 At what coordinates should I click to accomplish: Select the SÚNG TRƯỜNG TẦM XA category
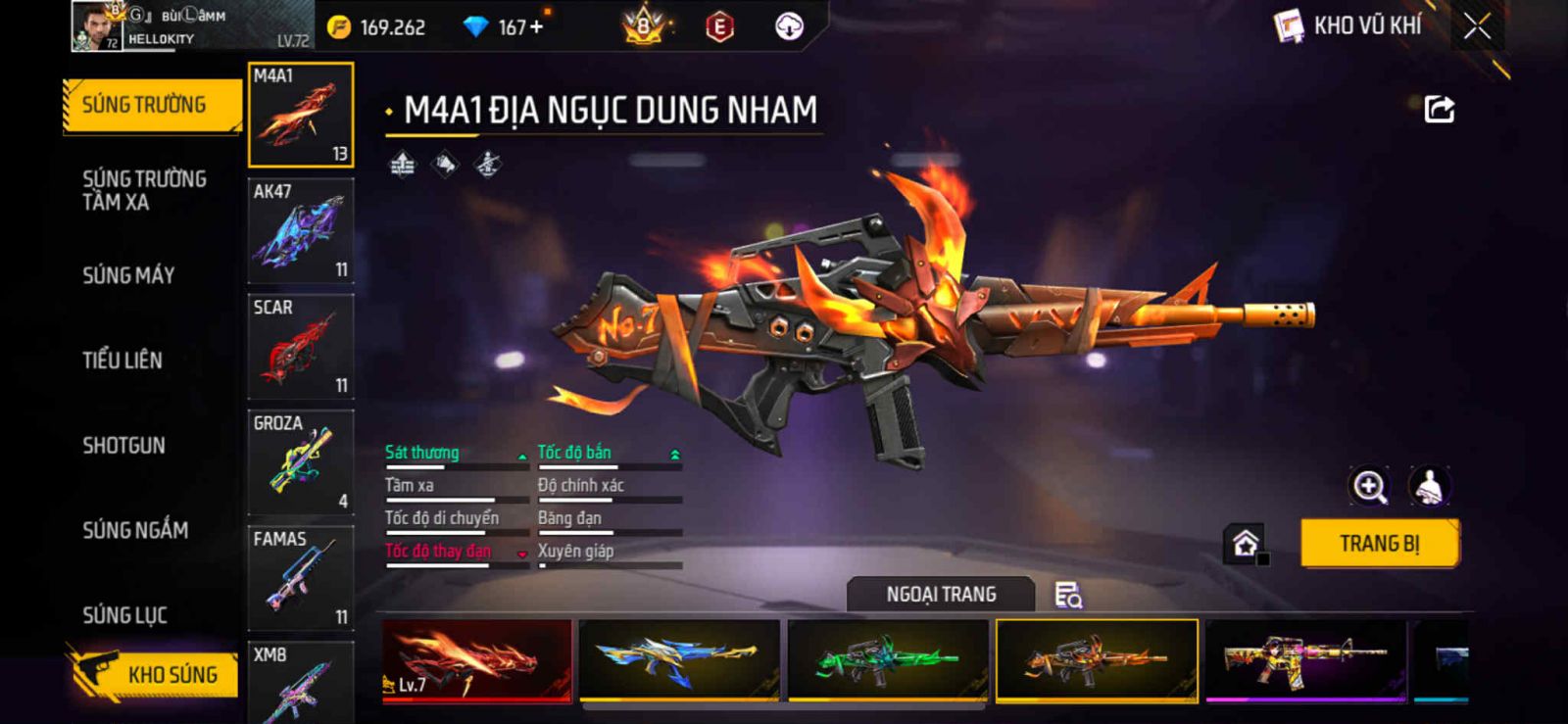pos(144,190)
